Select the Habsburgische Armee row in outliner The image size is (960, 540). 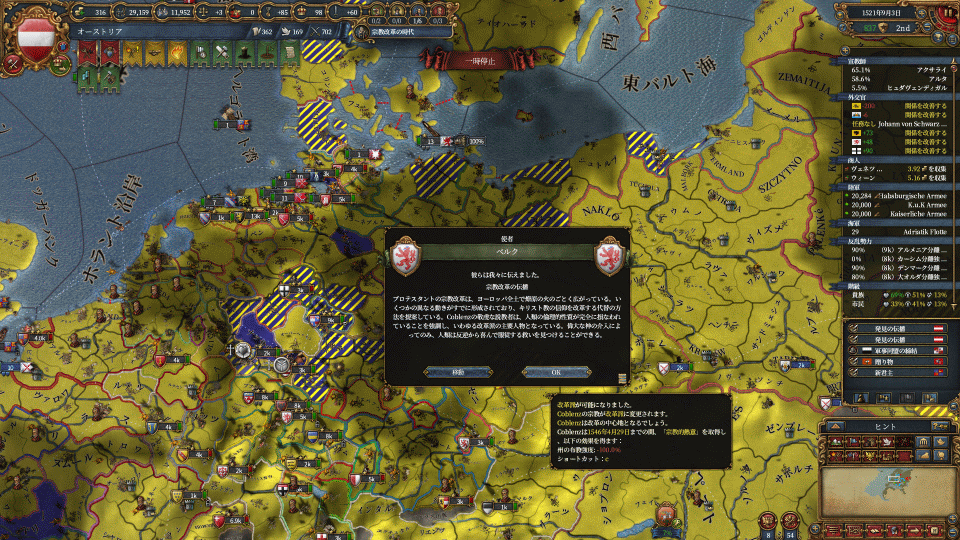click(896, 196)
